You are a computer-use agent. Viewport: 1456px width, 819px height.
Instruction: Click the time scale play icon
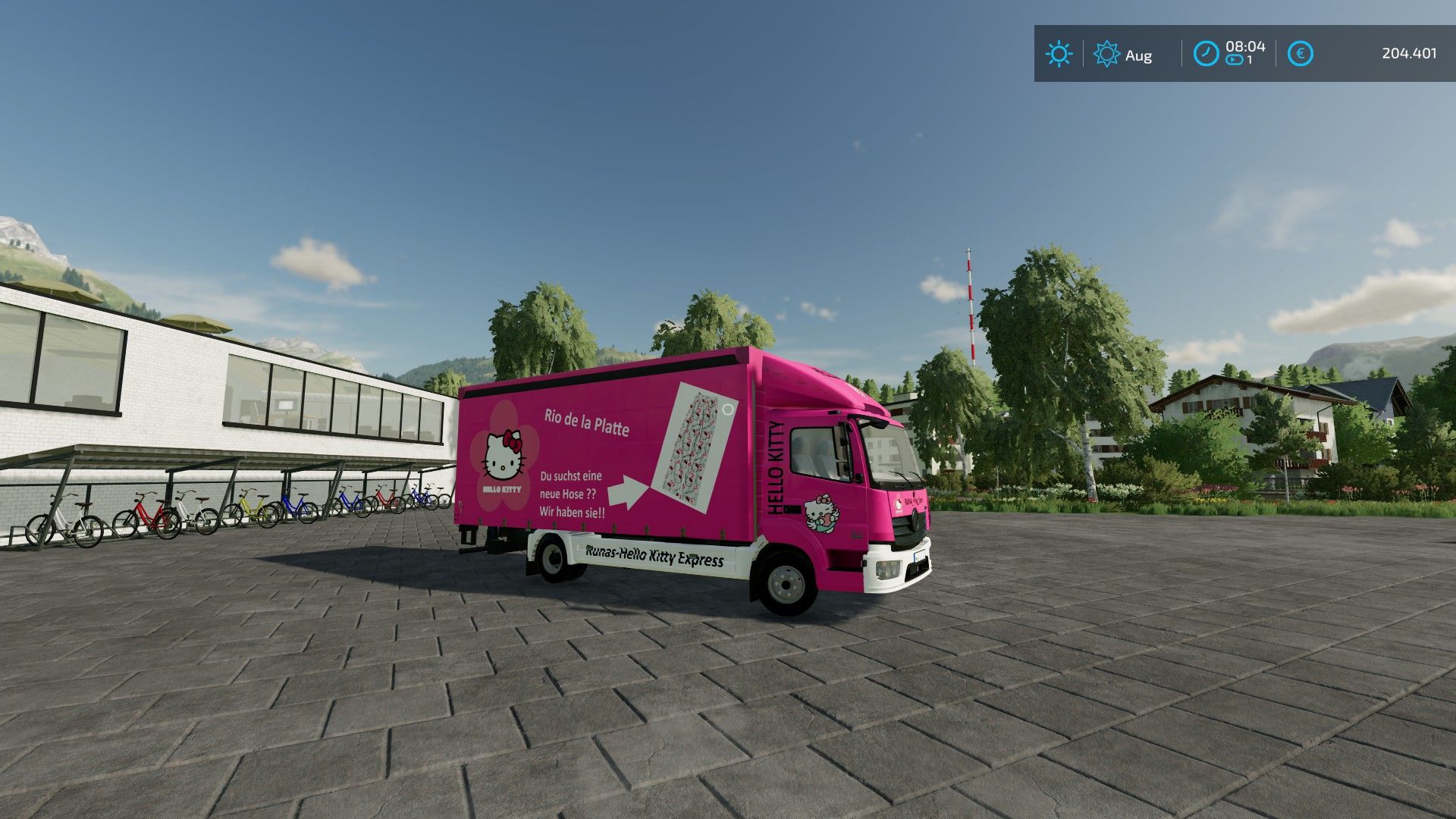point(1235,61)
